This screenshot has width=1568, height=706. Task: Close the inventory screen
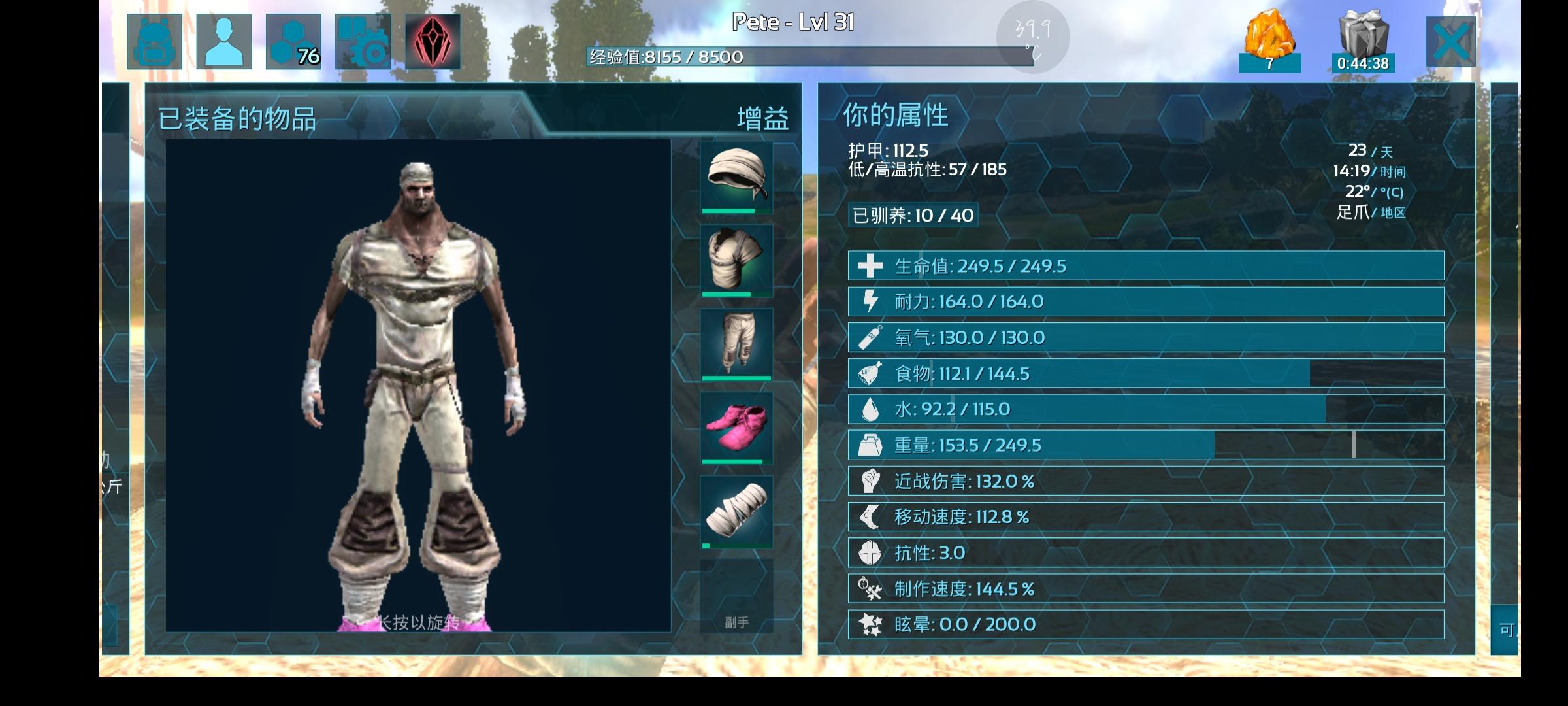[x=1450, y=42]
